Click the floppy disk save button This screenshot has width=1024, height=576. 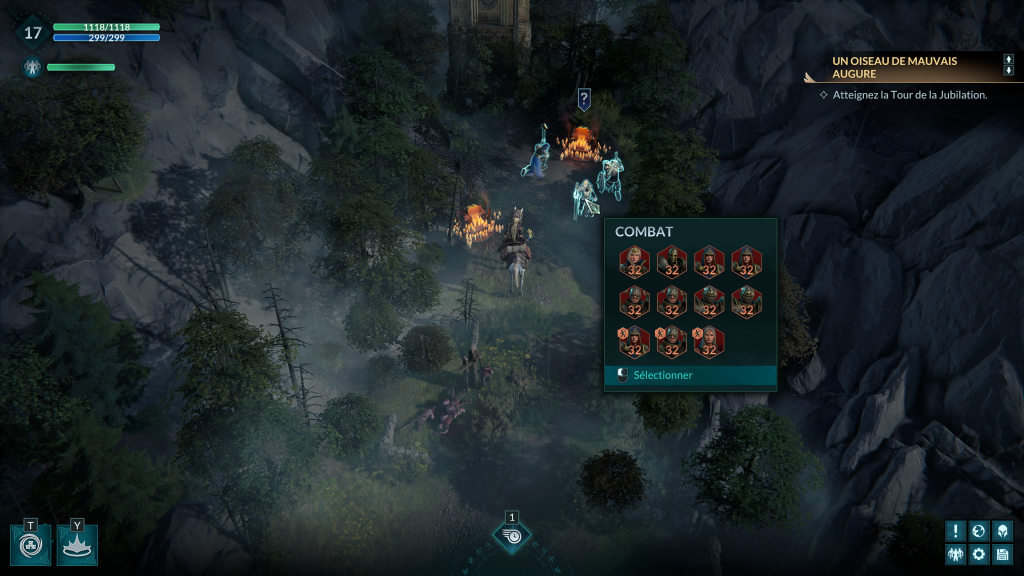pyautogui.click(x=1001, y=554)
